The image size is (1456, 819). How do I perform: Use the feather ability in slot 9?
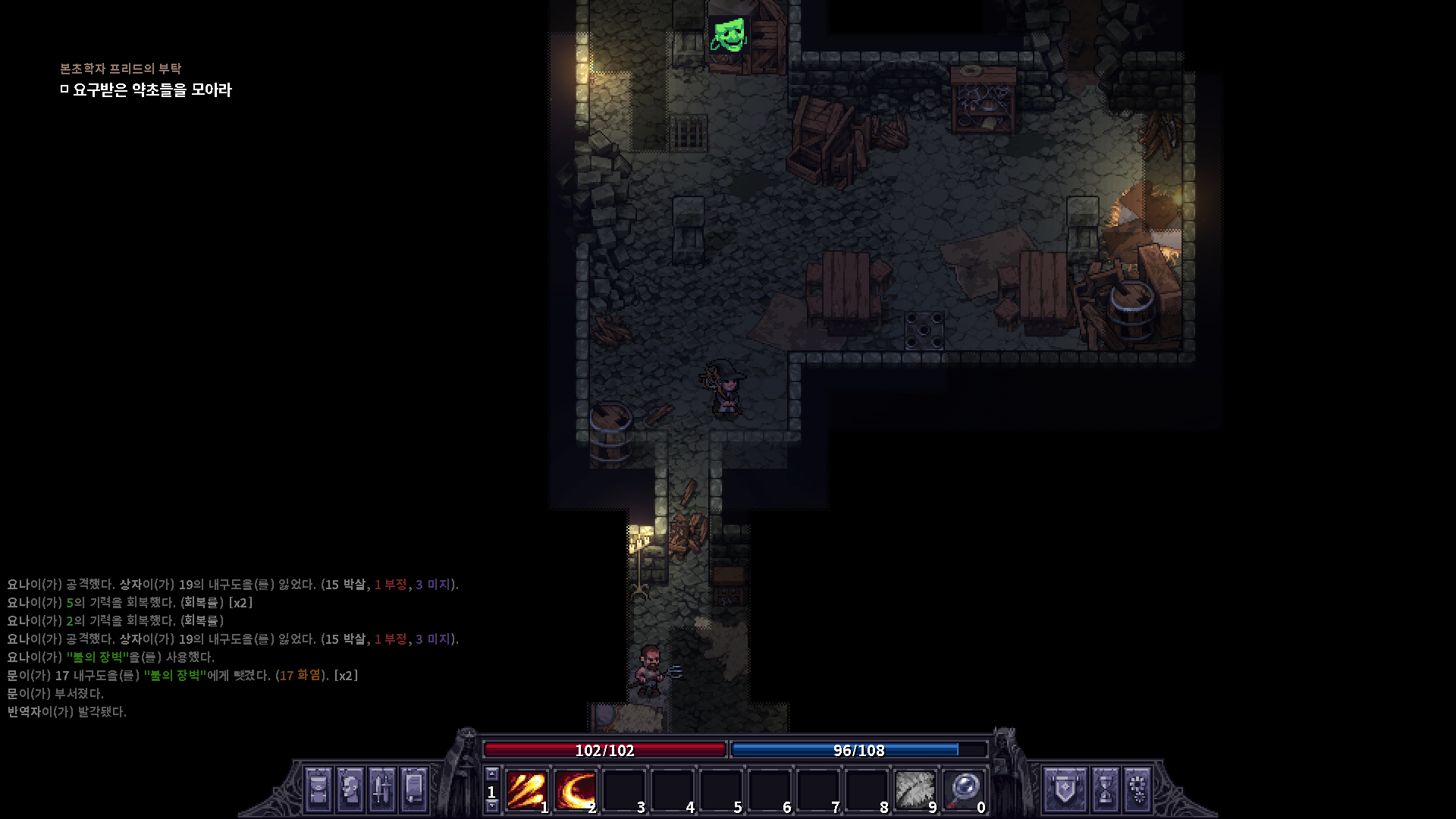(915, 791)
